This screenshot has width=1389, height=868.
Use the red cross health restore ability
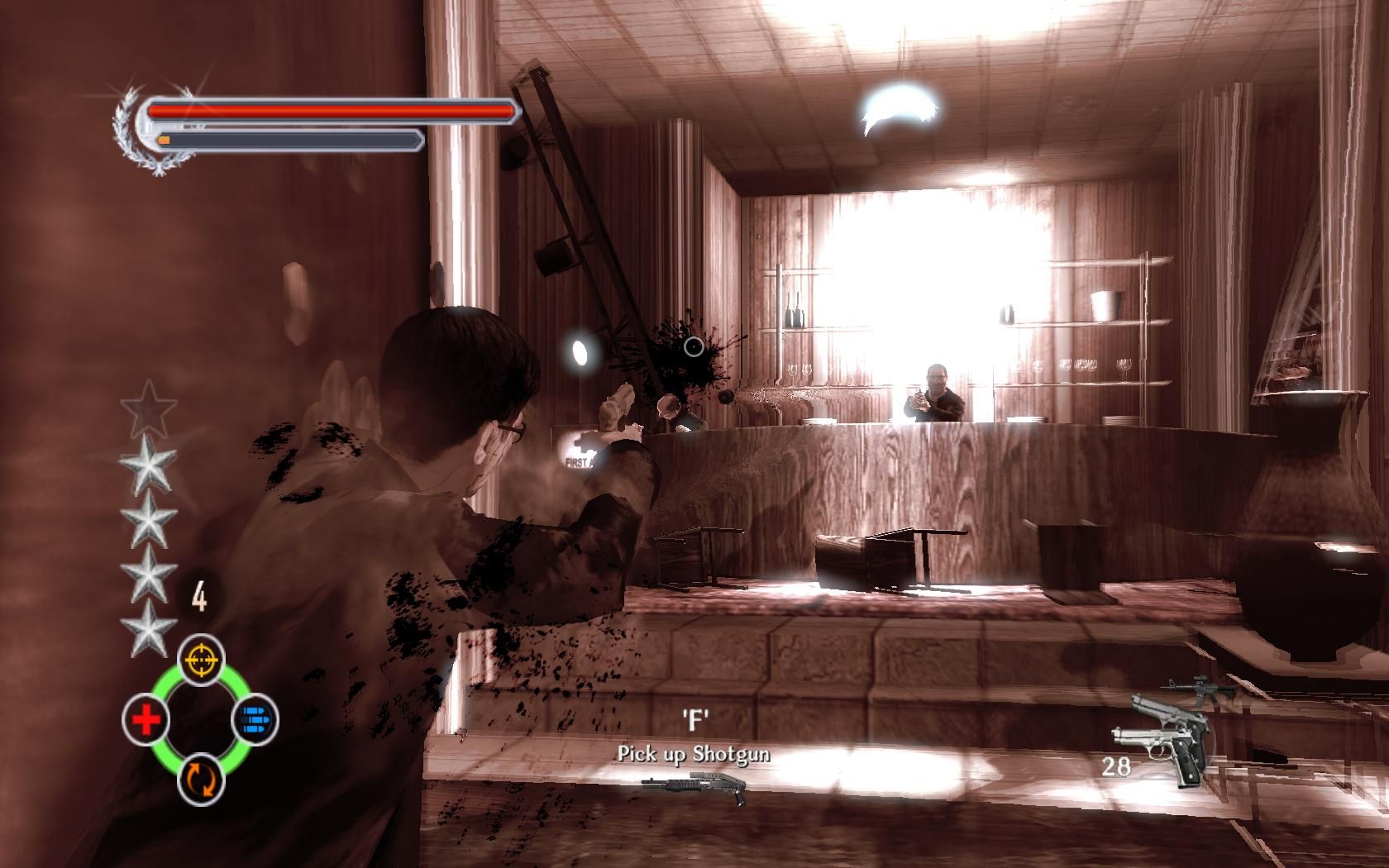pos(146,720)
